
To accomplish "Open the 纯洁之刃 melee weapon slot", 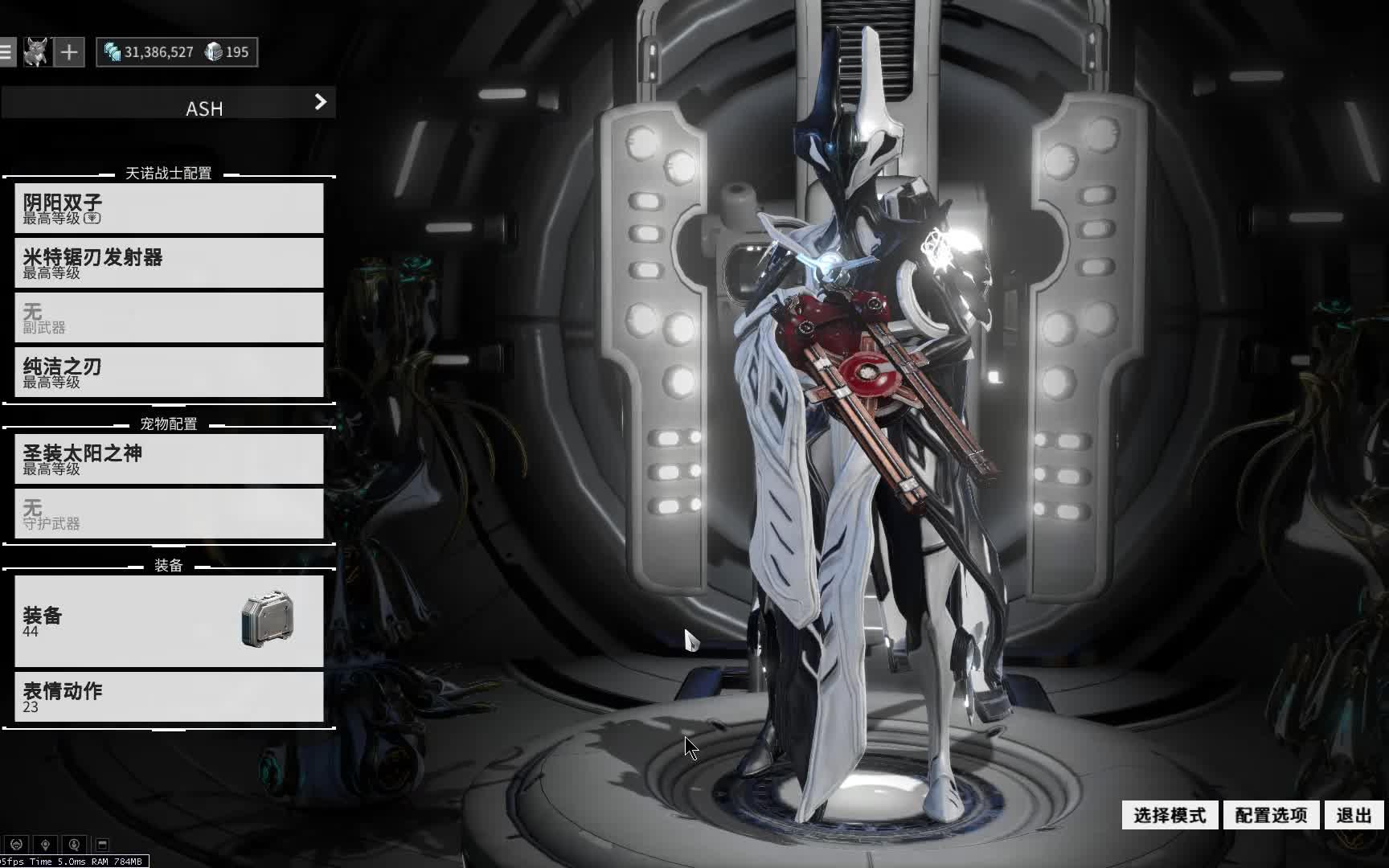I will (x=169, y=372).
